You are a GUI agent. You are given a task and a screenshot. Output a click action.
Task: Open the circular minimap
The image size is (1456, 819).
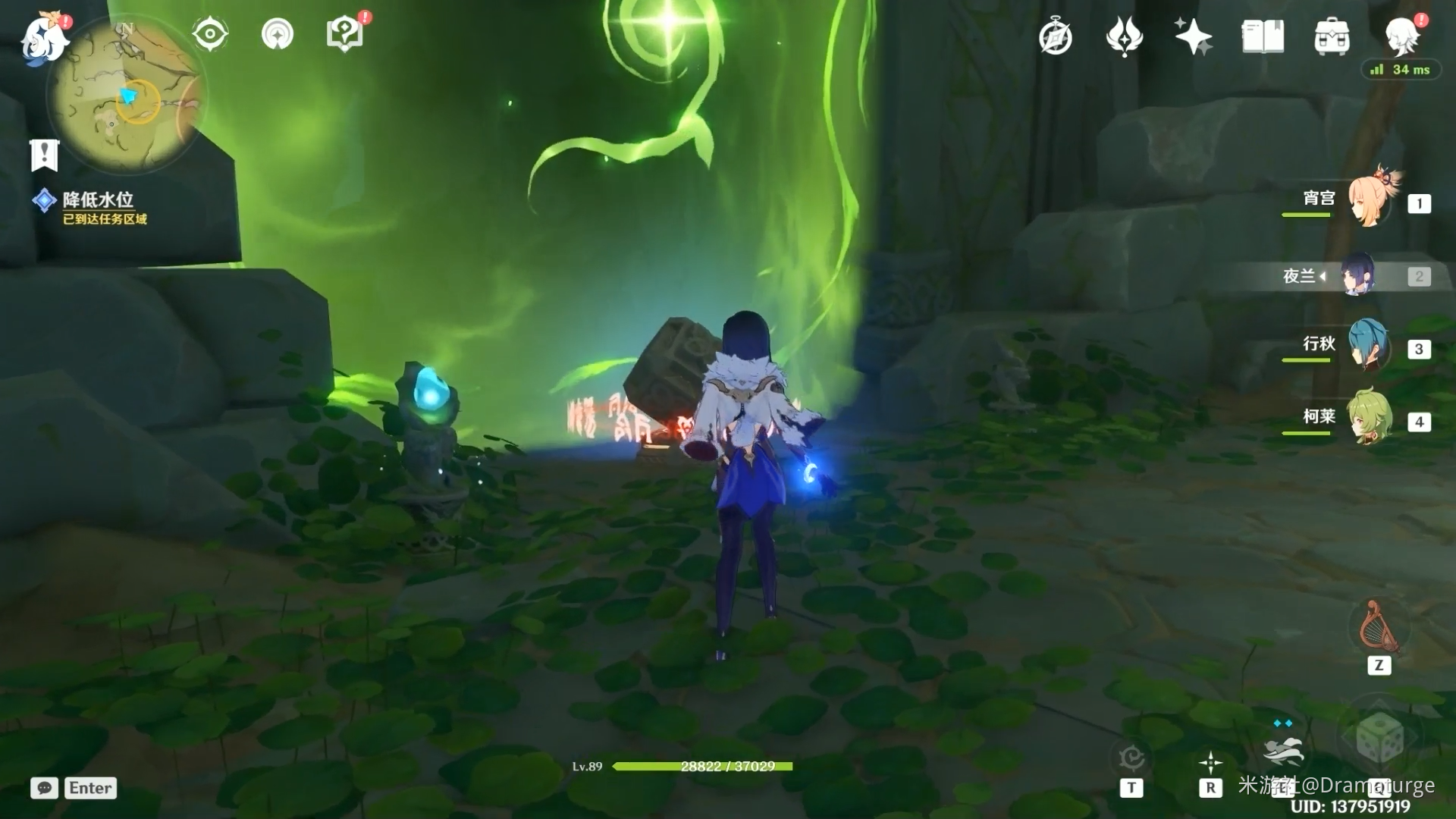pos(125,95)
